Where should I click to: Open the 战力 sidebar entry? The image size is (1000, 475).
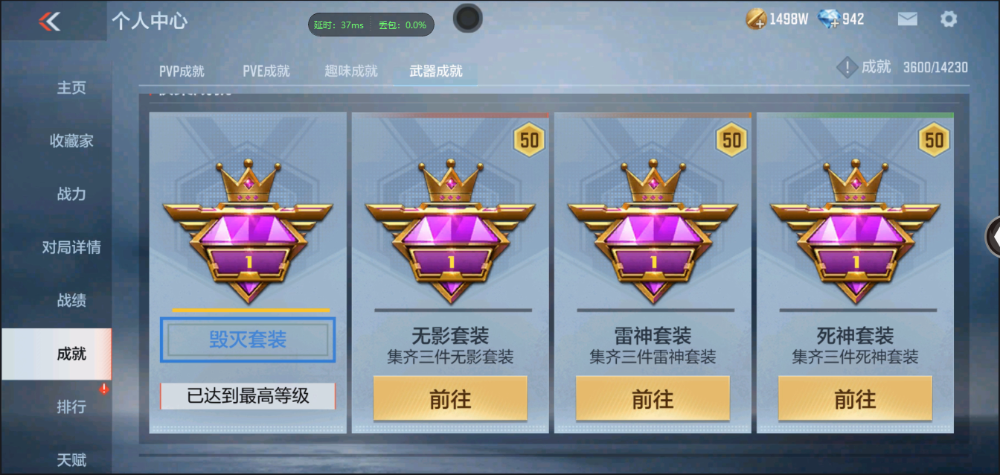tap(71, 194)
